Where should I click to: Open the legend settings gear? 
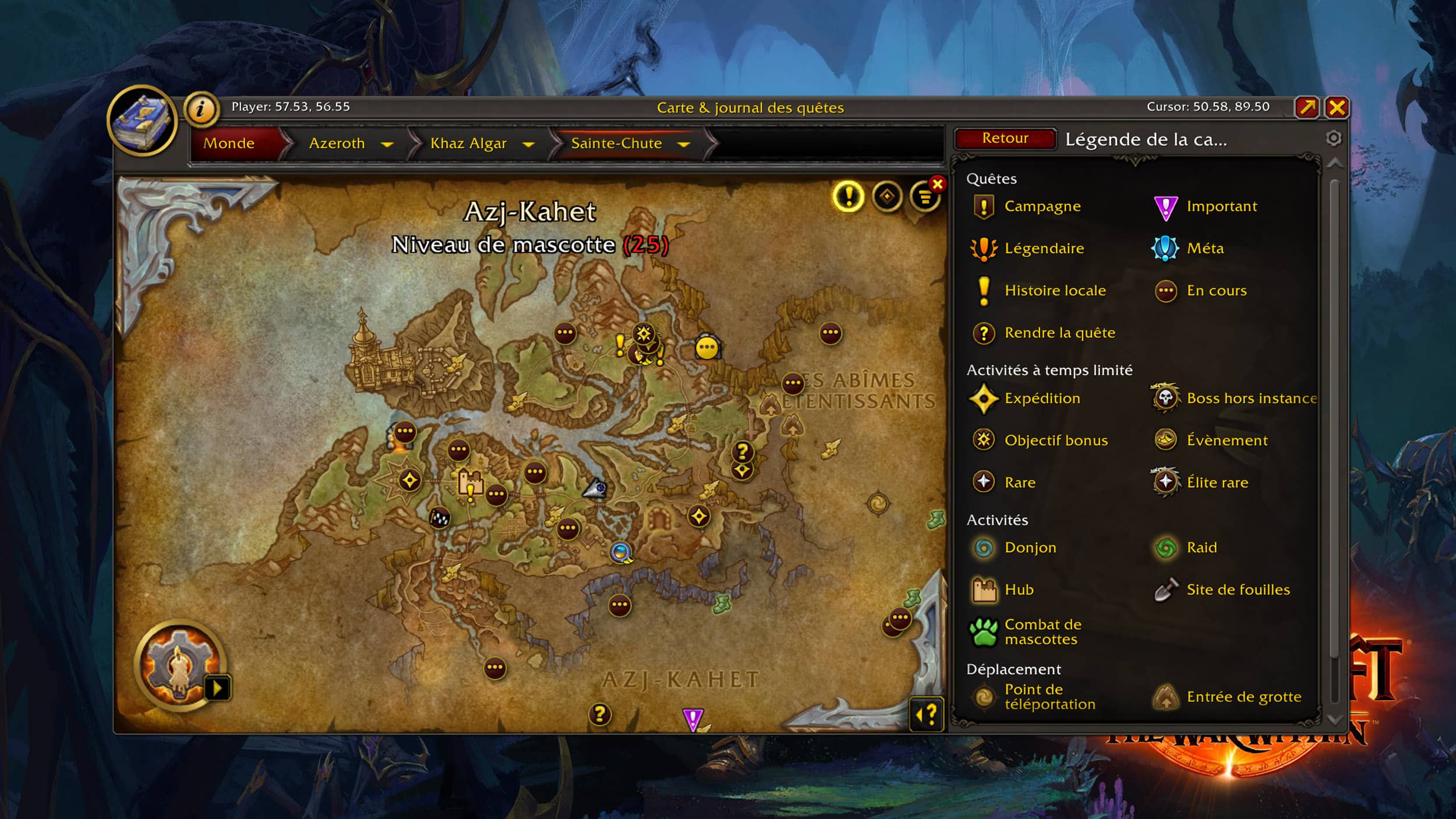1333,138
